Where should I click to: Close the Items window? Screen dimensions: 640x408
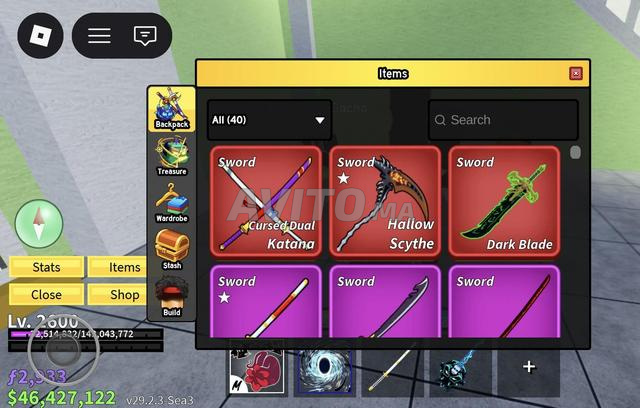(576, 73)
